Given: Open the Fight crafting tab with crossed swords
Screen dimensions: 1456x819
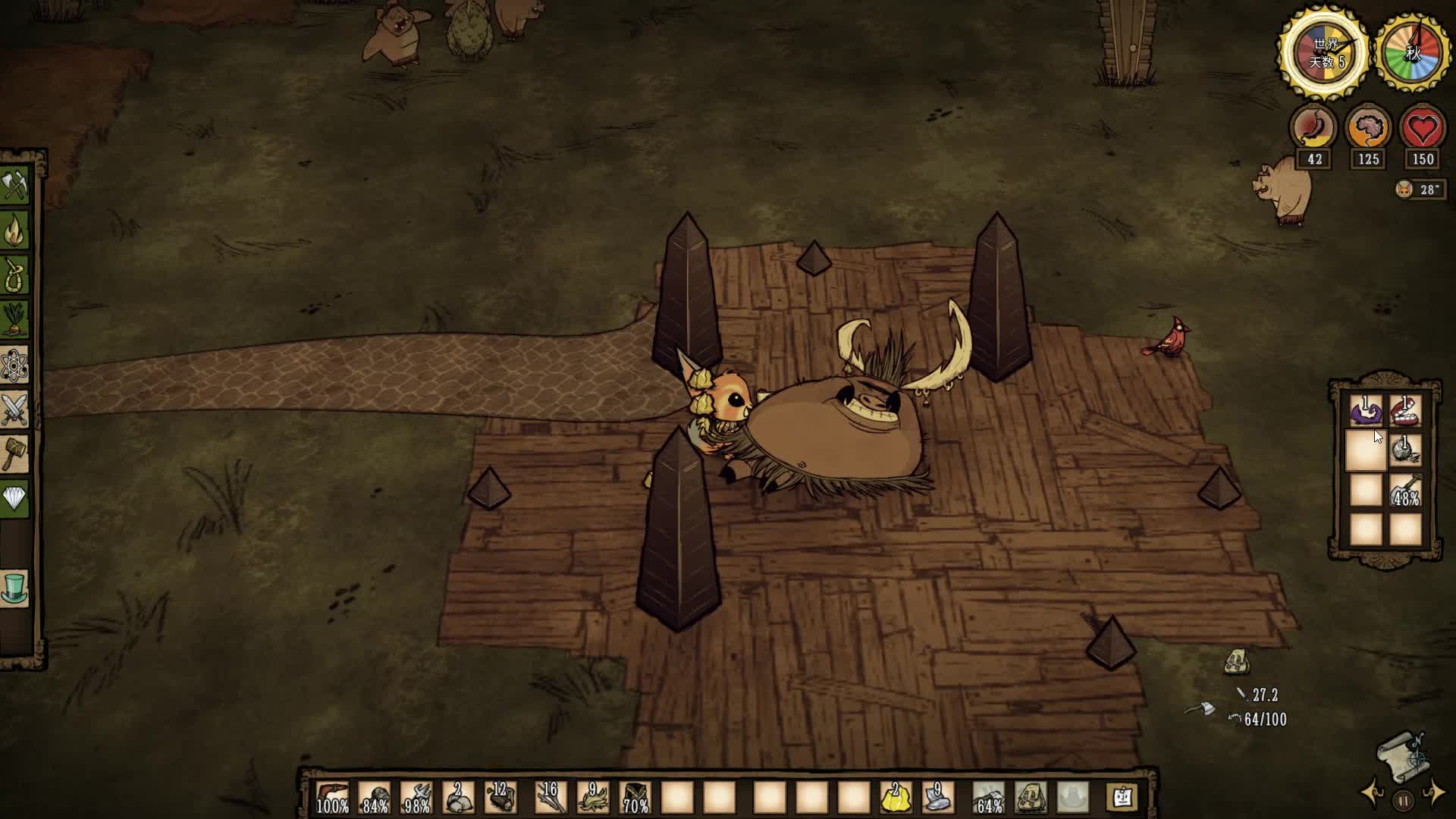Looking at the screenshot, I should tap(14, 410).
